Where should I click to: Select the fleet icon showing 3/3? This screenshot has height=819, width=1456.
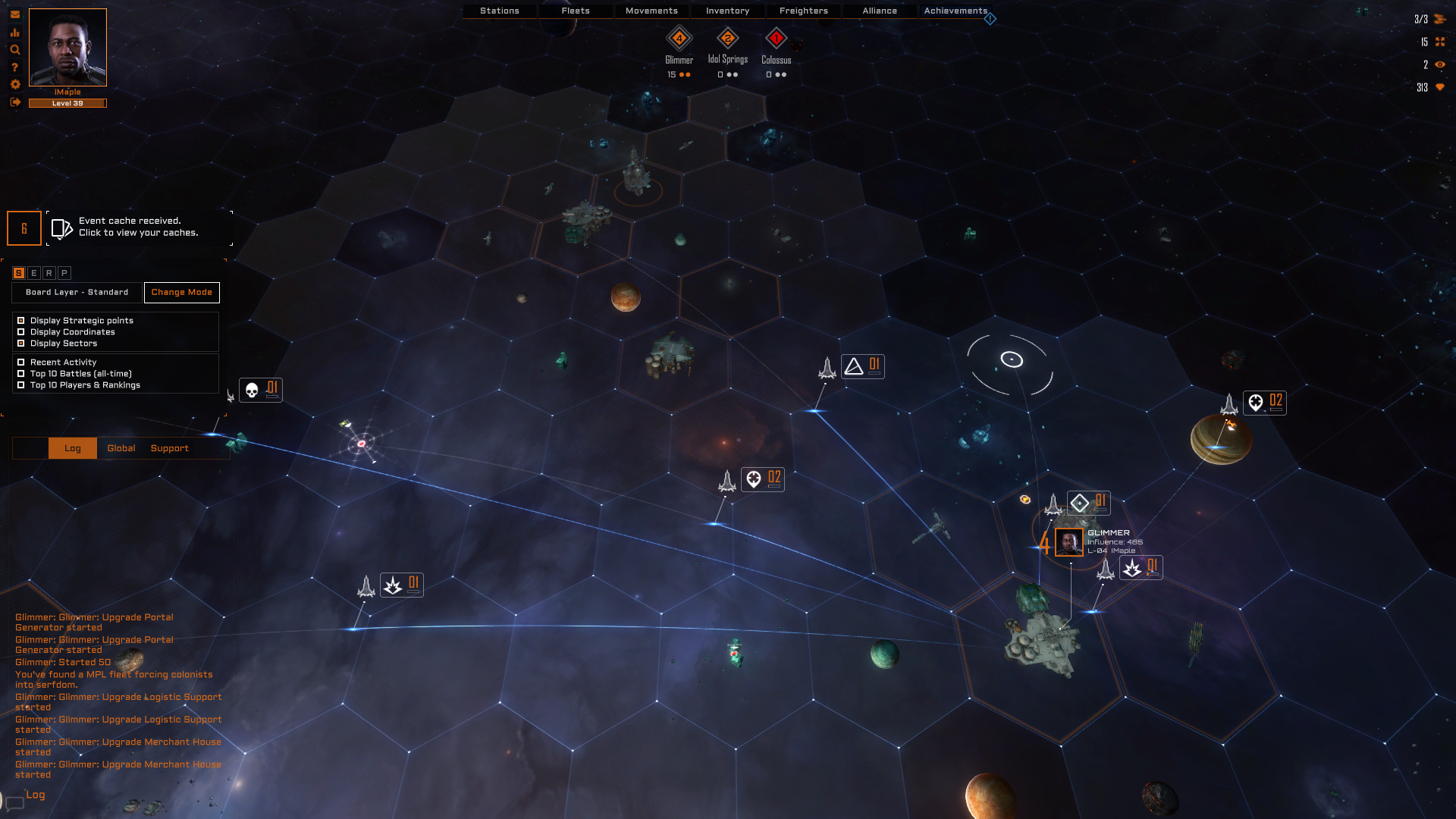click(1440, 19)
